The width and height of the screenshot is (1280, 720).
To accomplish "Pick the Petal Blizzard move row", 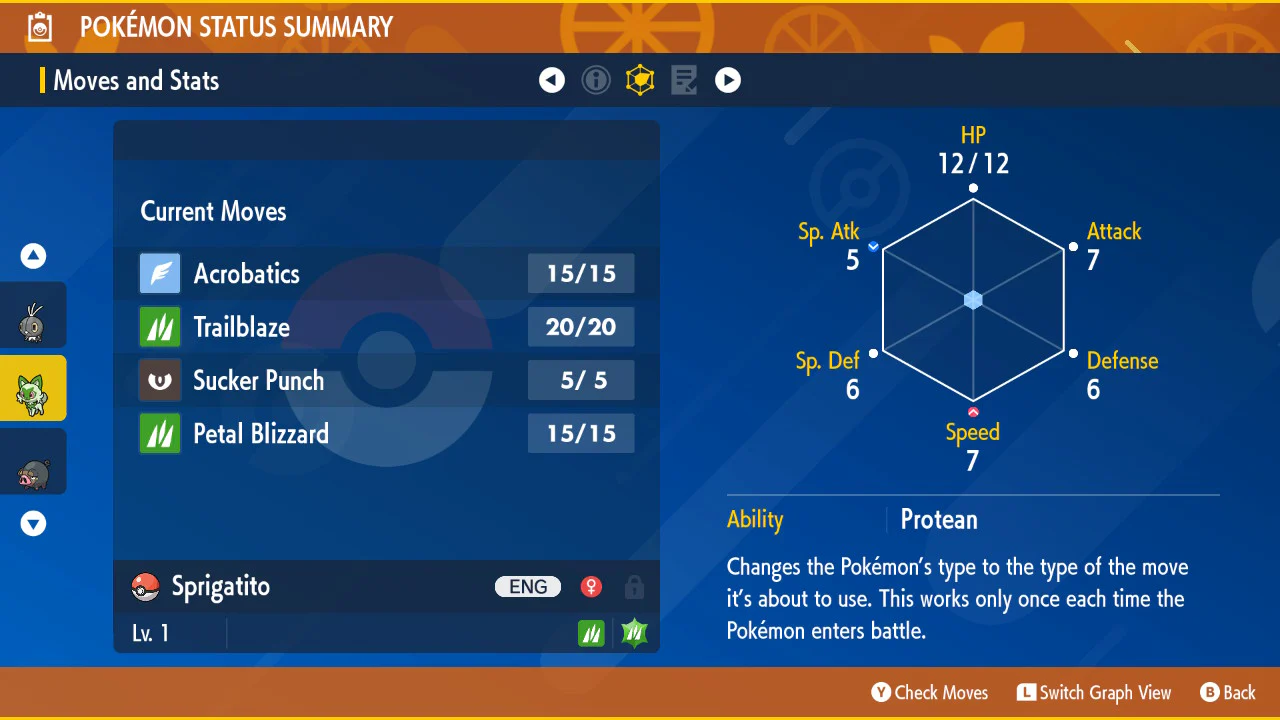I will (x=386, y=433).
